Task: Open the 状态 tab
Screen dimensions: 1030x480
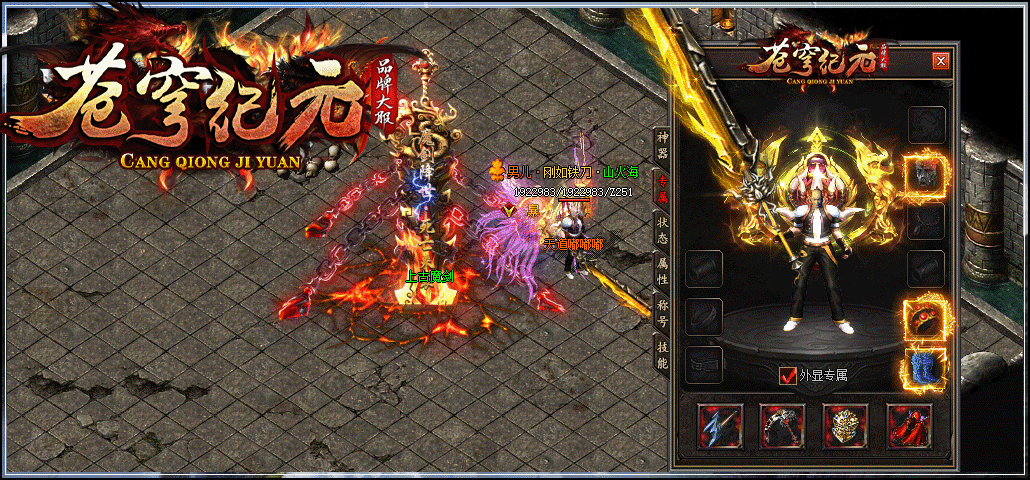Action: pyautogui.click(x=662, y=228)
